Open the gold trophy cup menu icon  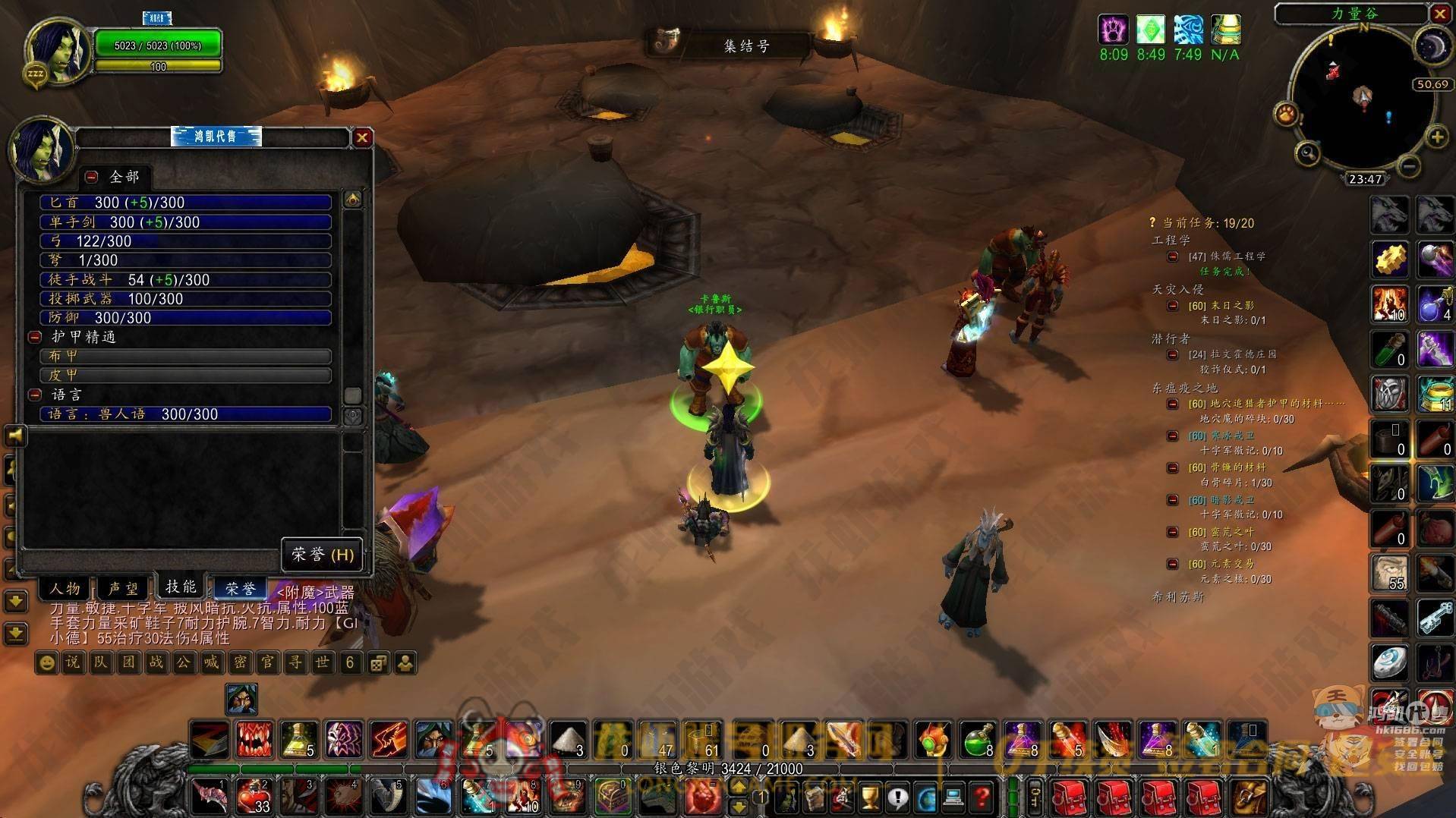(870, 797)
